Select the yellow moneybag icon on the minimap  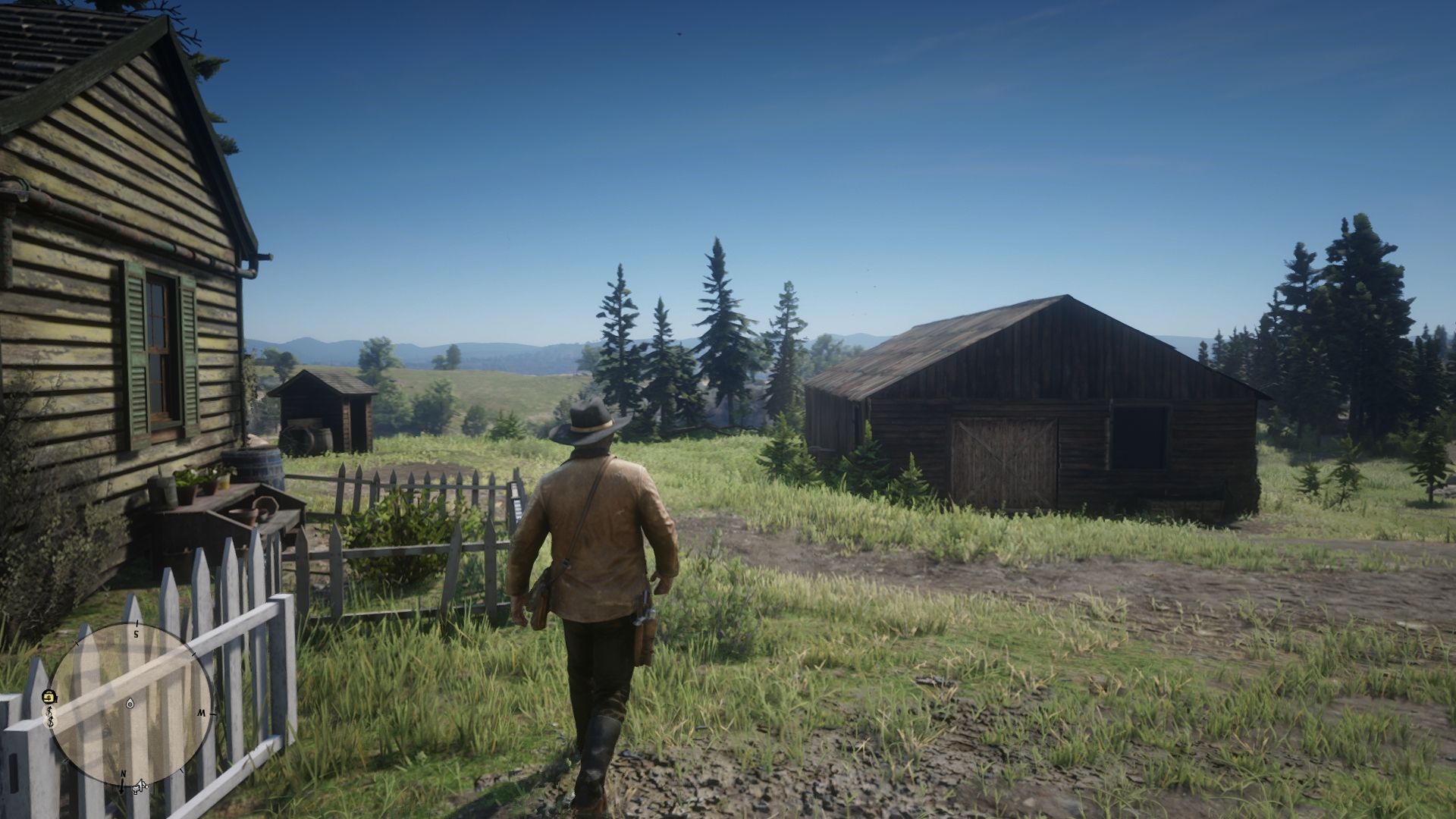pyautogui.click(x=49, y=695)
